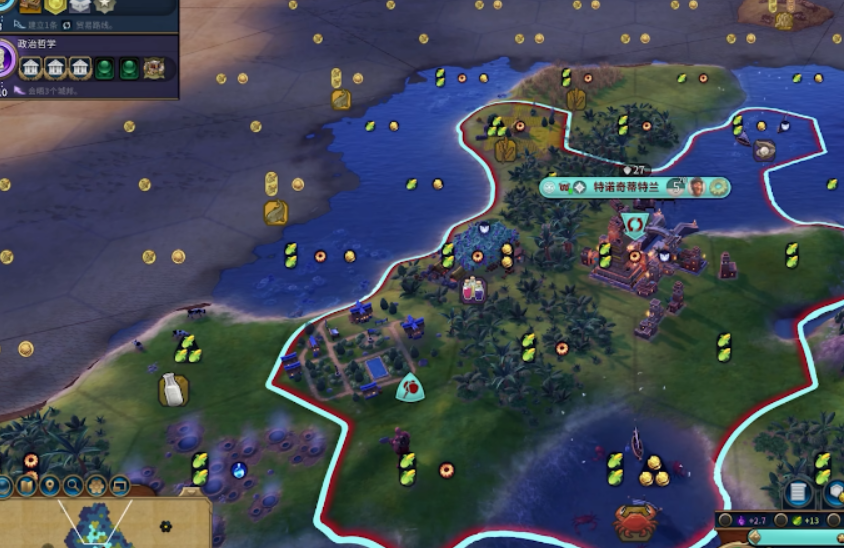This screenshot has width=844, height=548.
Task: Open the city banner for 特诺奇蒂特兰
Action: click(627, 187)
